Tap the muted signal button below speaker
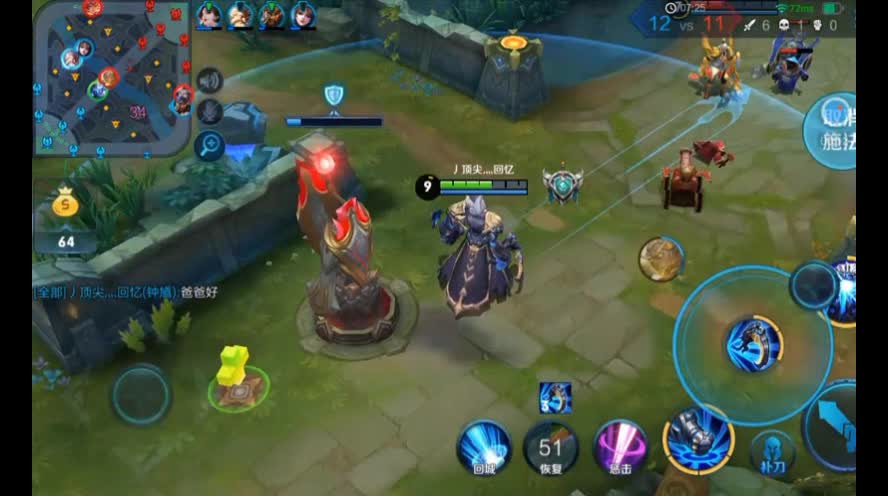This screenshot has width=888, height=496. (x=209, y=112)
